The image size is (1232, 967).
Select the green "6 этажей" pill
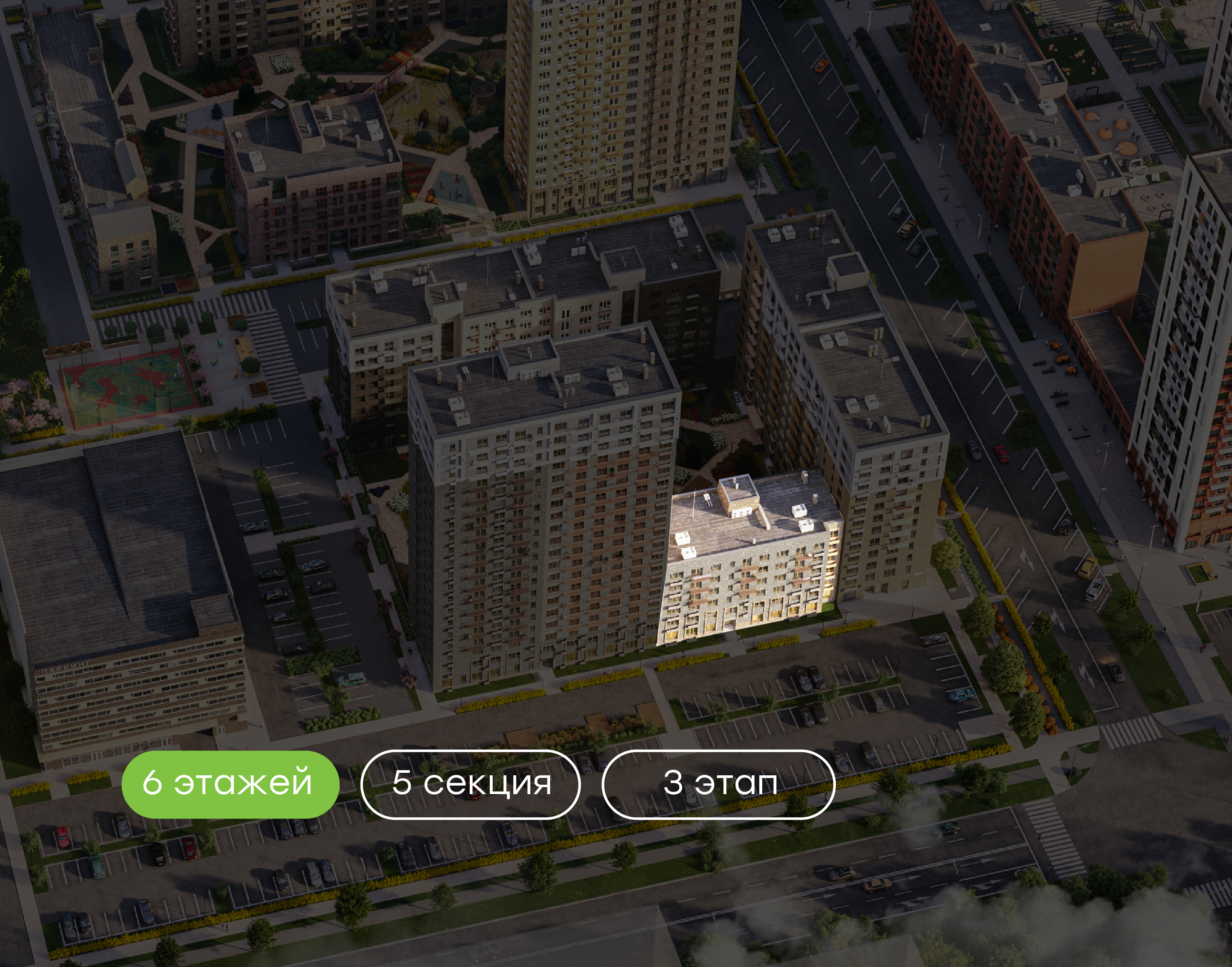tap(230, 783)
